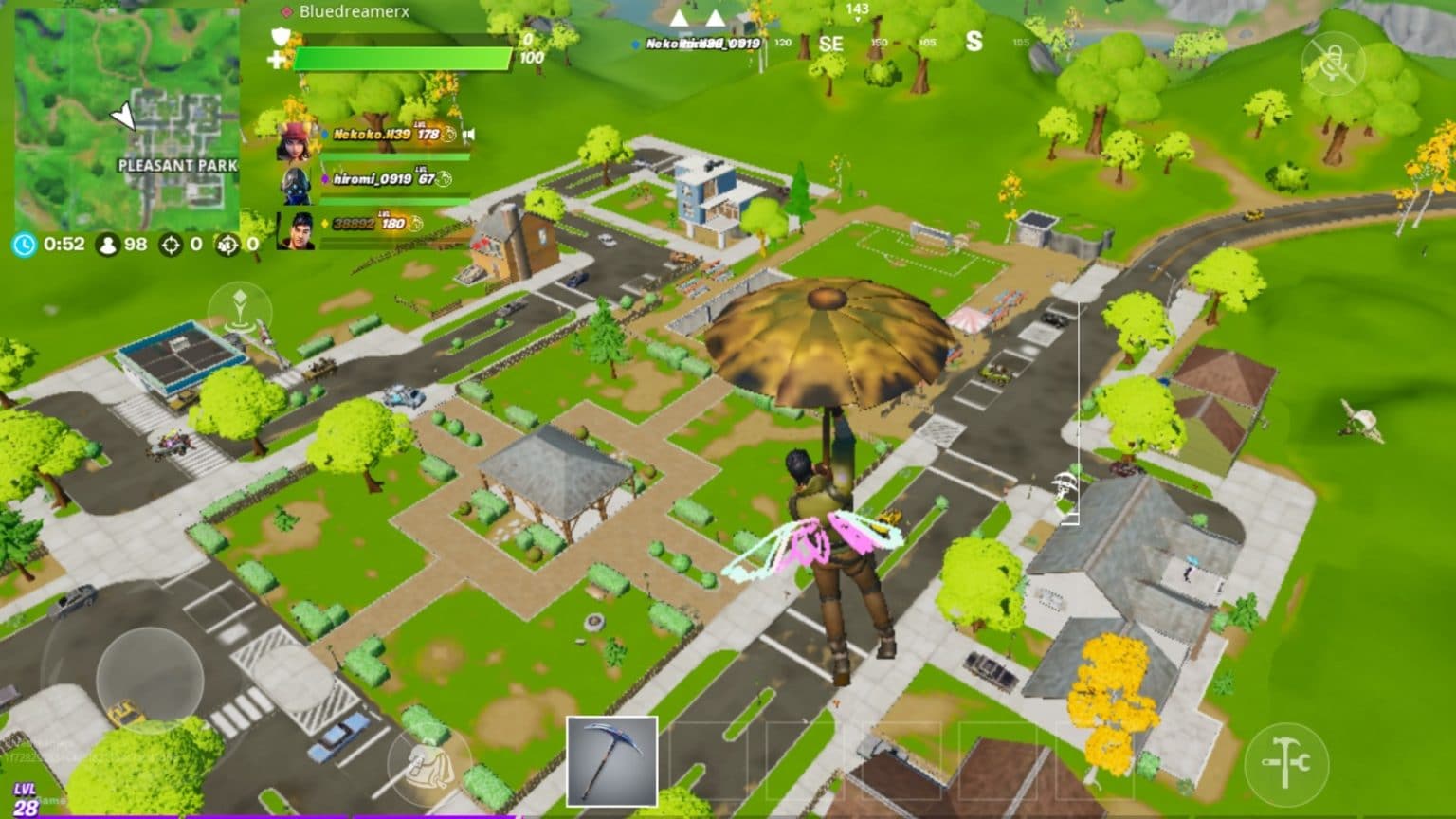The height and width of the screenshot is (819, 1456).
Task: Click the PLEASANT PARK location label
Action: pos(178,166)
